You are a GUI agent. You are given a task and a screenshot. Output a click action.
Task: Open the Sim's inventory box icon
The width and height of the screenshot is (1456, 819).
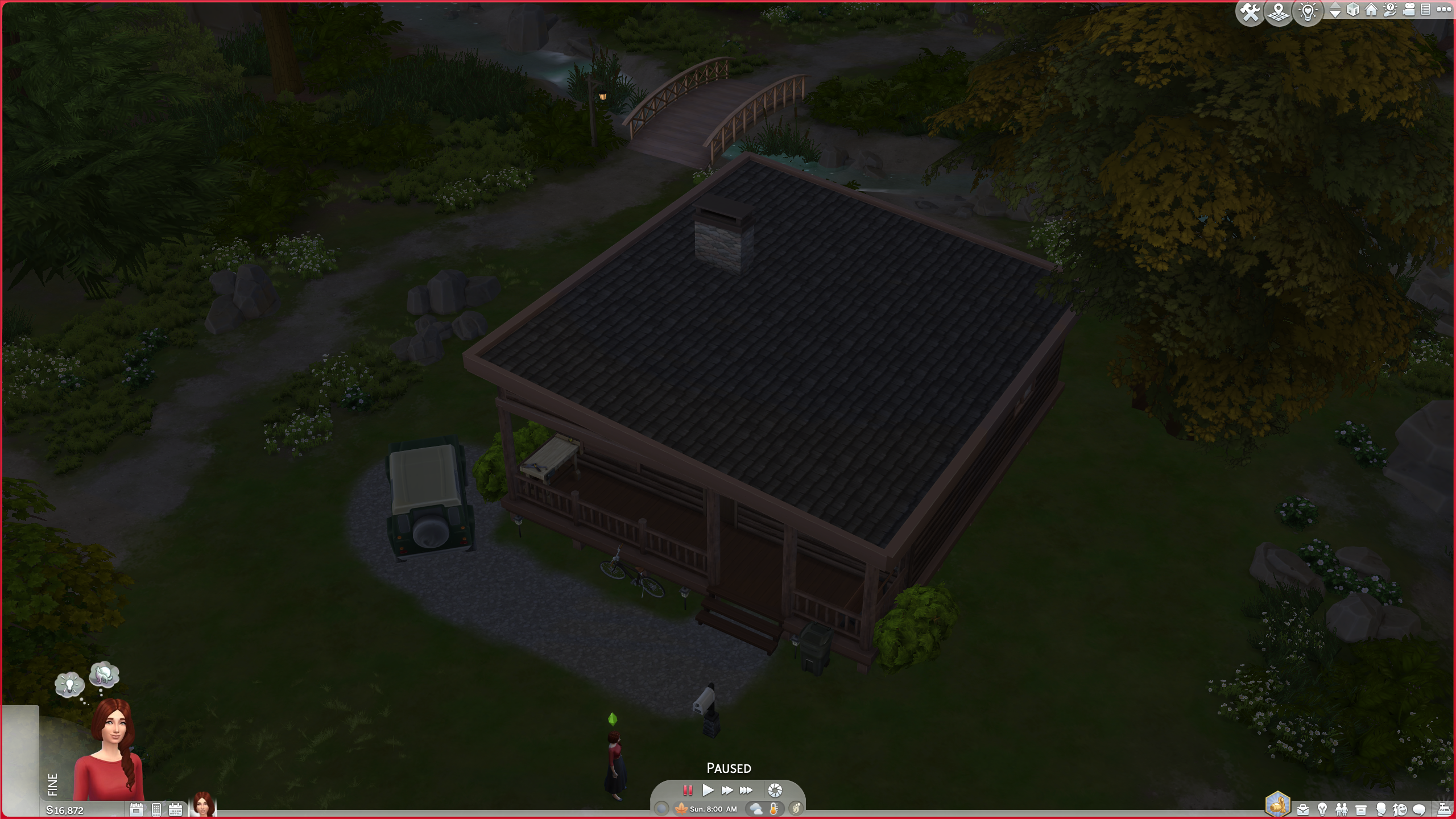1360,810
